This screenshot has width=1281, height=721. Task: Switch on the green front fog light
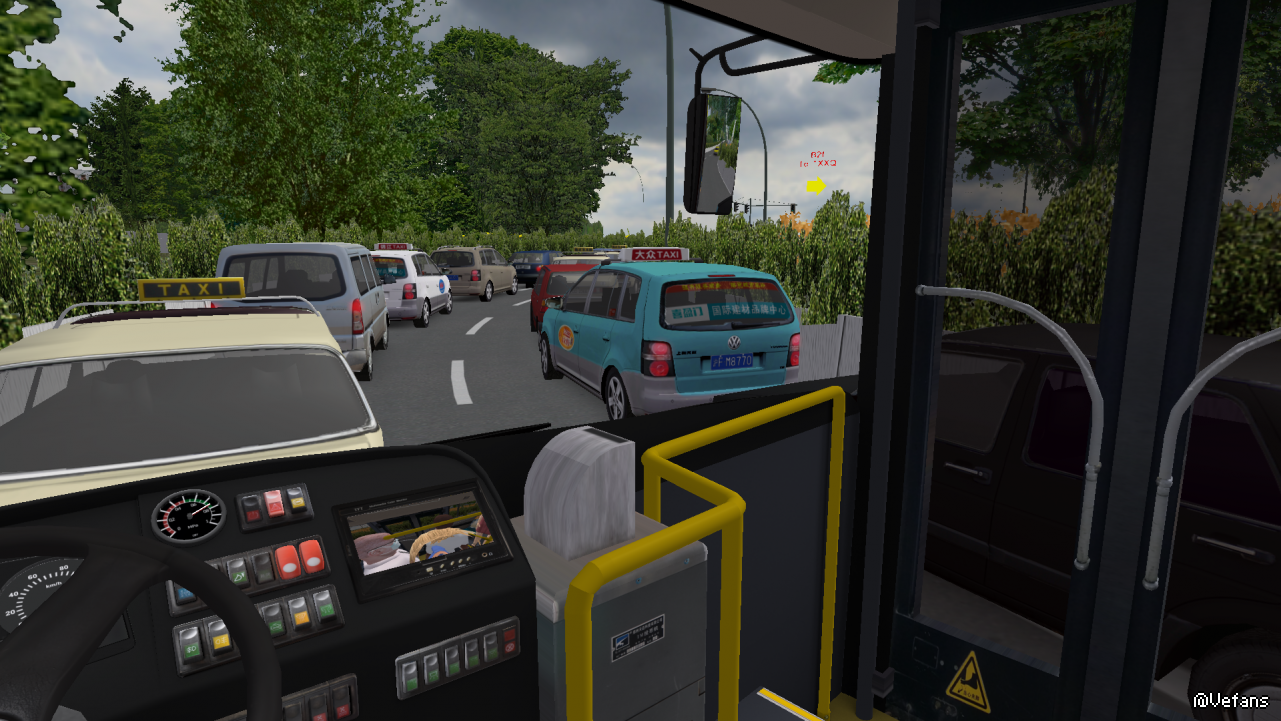coord(192,646)
